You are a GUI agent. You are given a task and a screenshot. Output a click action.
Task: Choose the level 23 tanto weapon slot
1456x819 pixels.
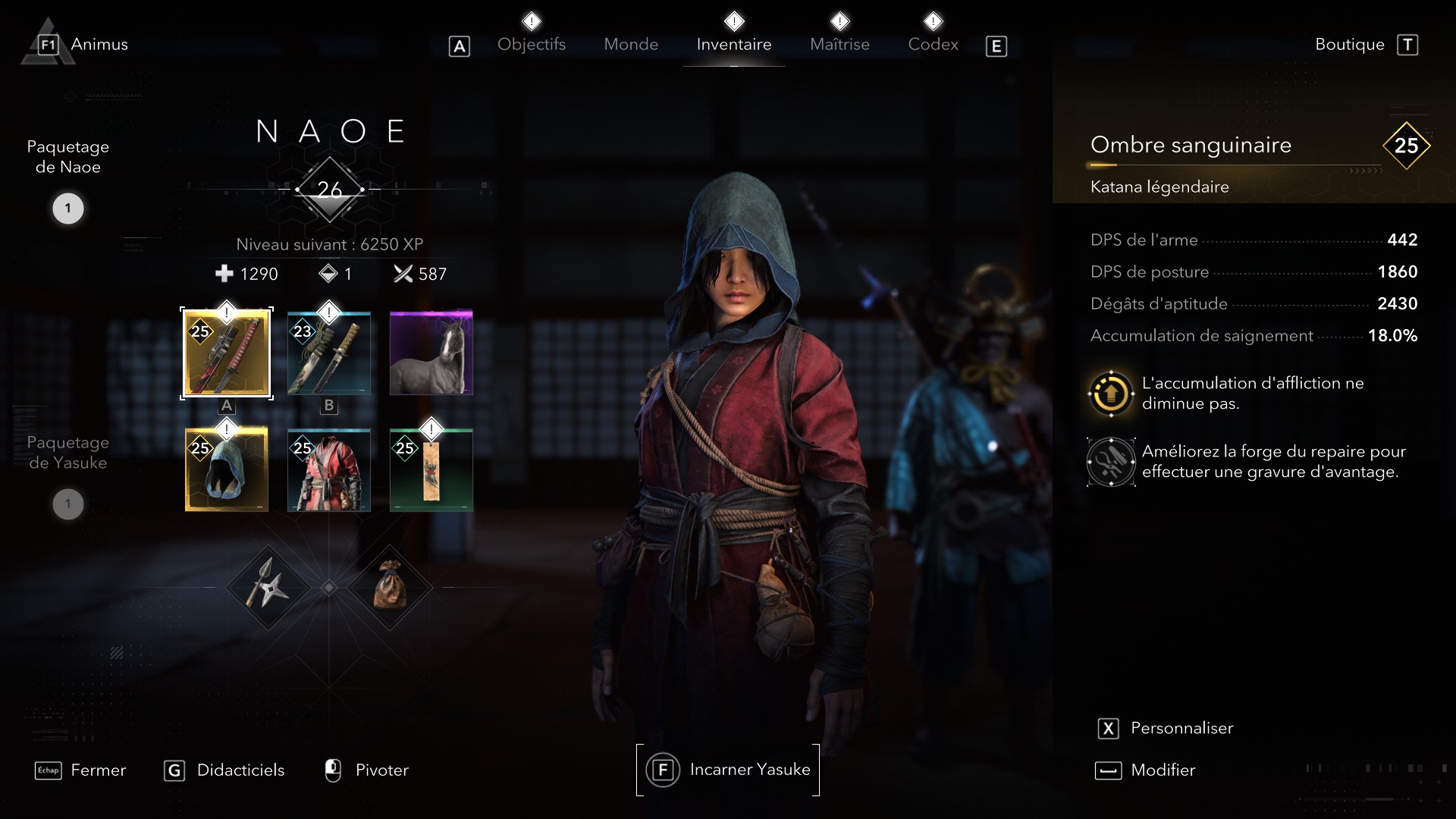coord(329,353)
